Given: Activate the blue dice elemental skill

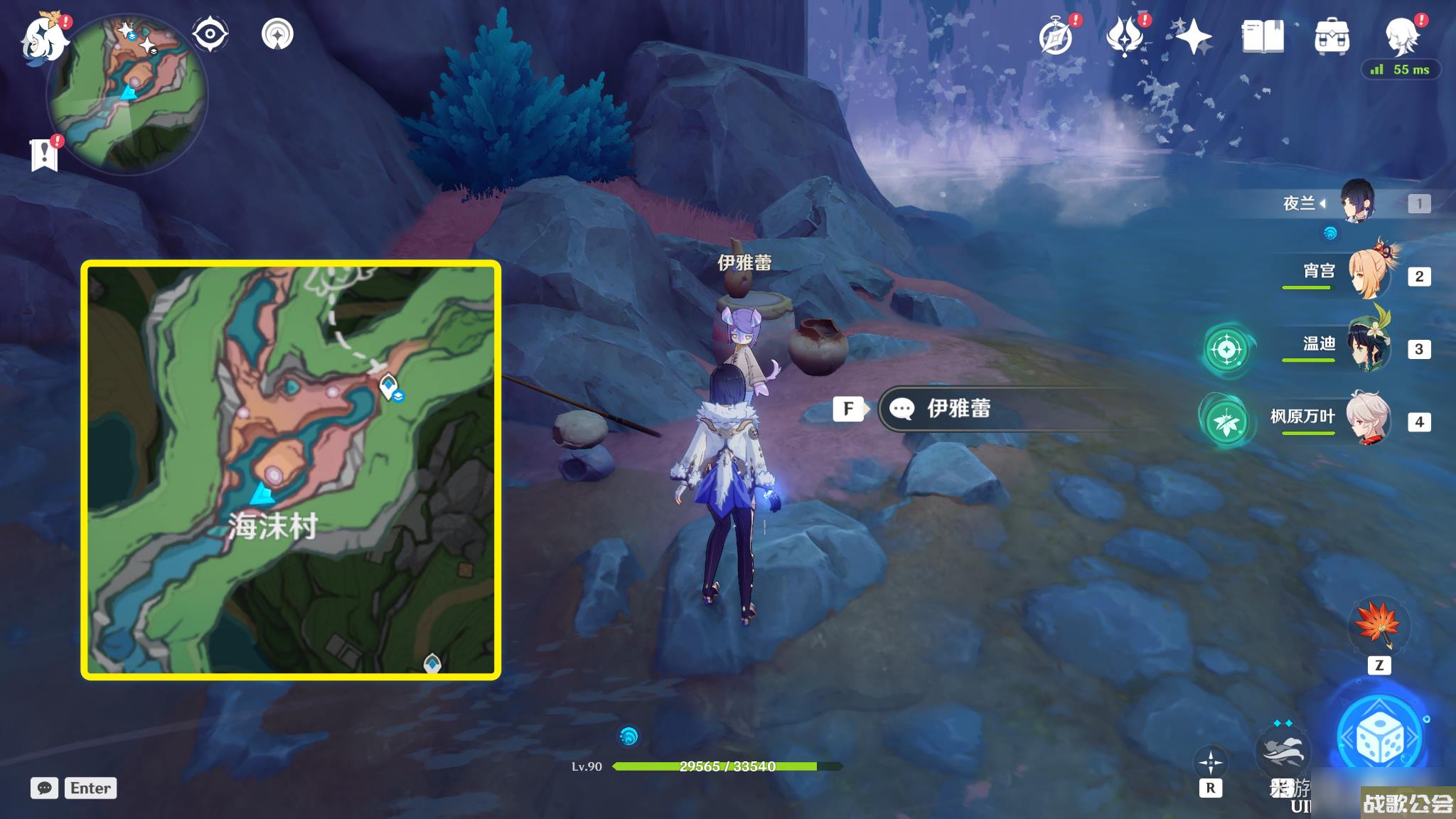Looking at the screenshot, I should tap(1379, 739).
